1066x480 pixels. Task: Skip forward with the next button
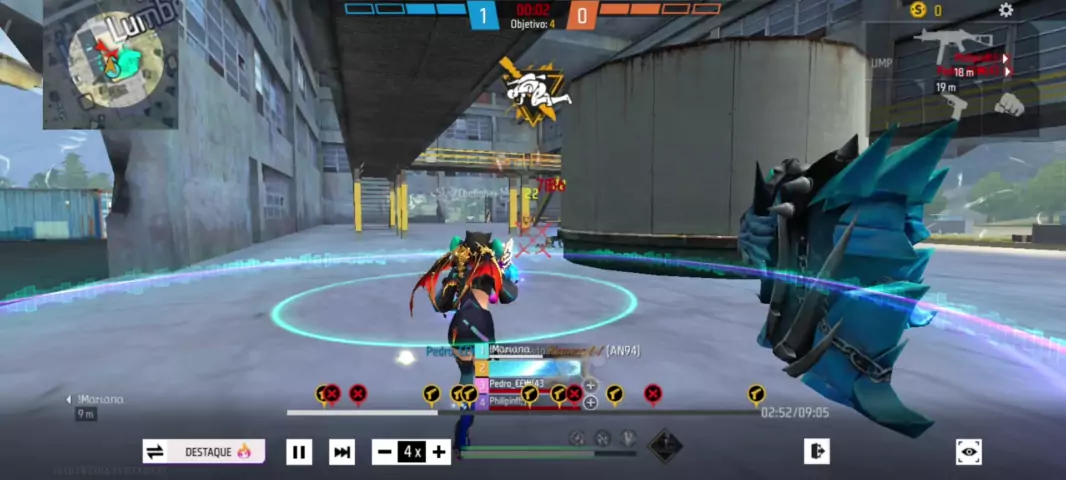(x=342, y=452)
